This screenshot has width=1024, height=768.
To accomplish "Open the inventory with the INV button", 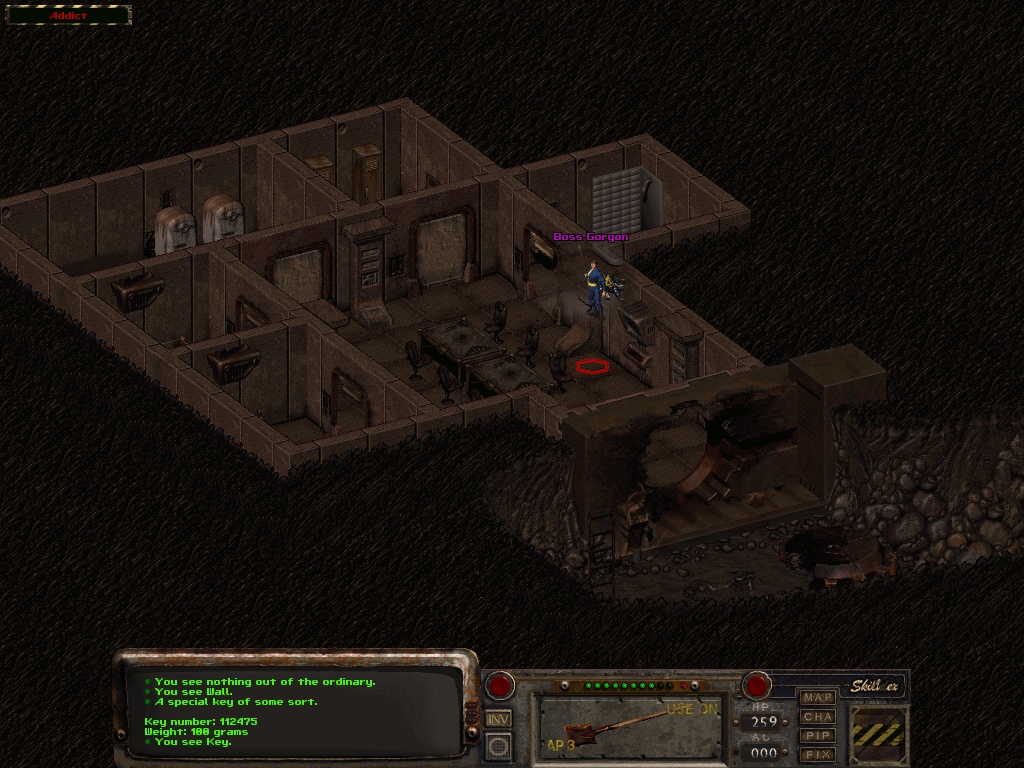I will tap(498, 717).
